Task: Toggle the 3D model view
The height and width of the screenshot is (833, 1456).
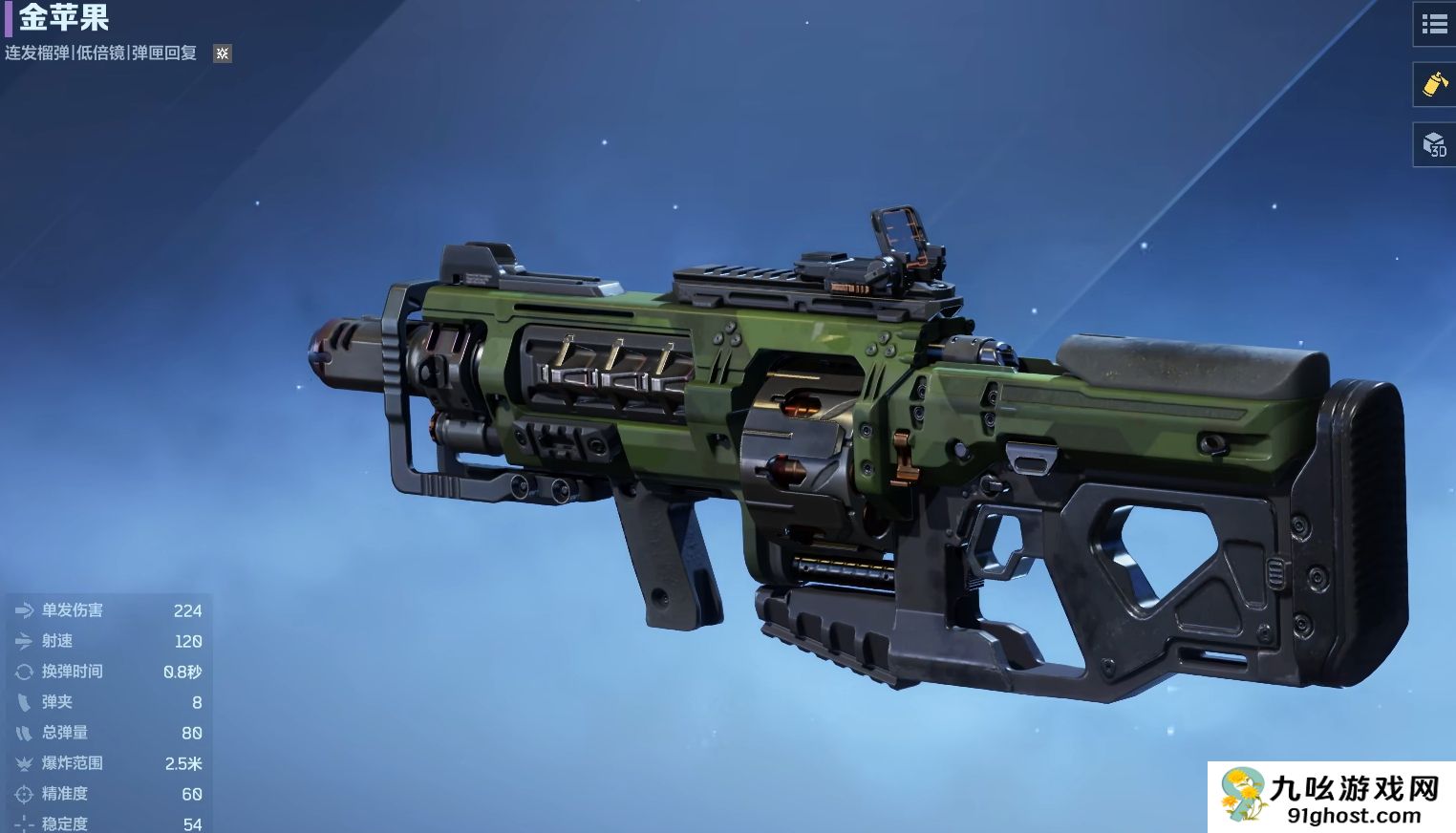Action: pos(1434,145)
